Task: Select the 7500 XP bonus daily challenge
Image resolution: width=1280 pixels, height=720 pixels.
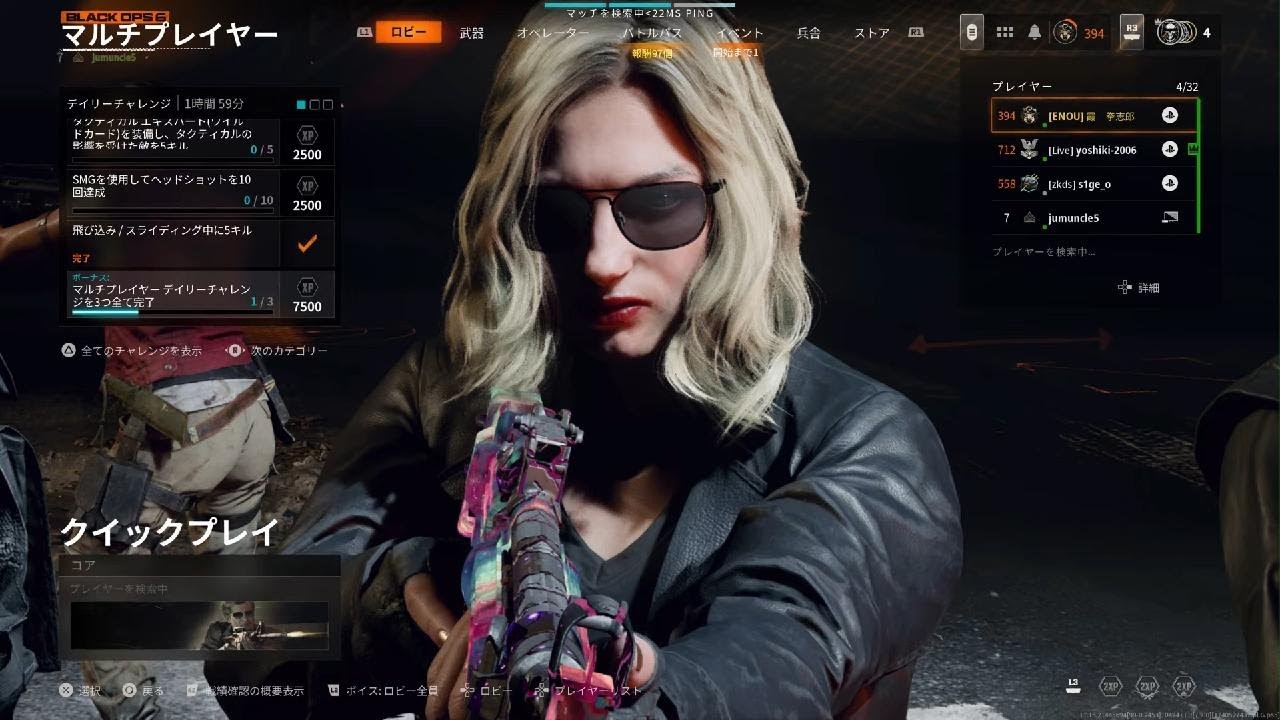Action: tap(202, 294)
